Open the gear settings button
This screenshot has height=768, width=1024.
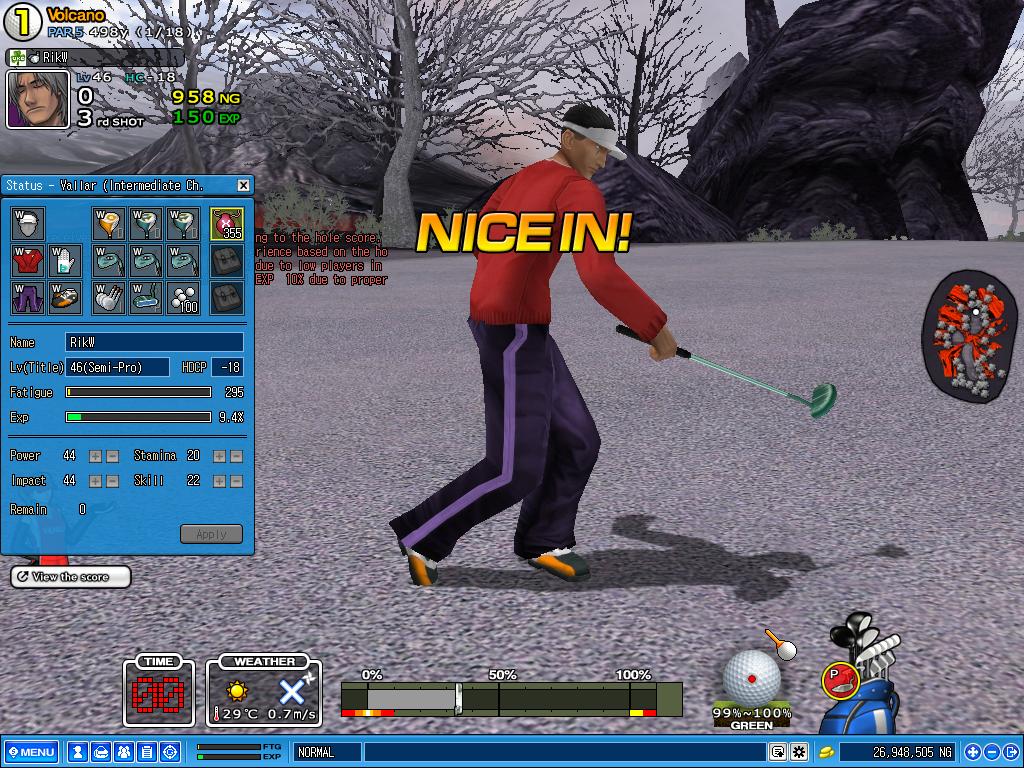click(799, 752)
